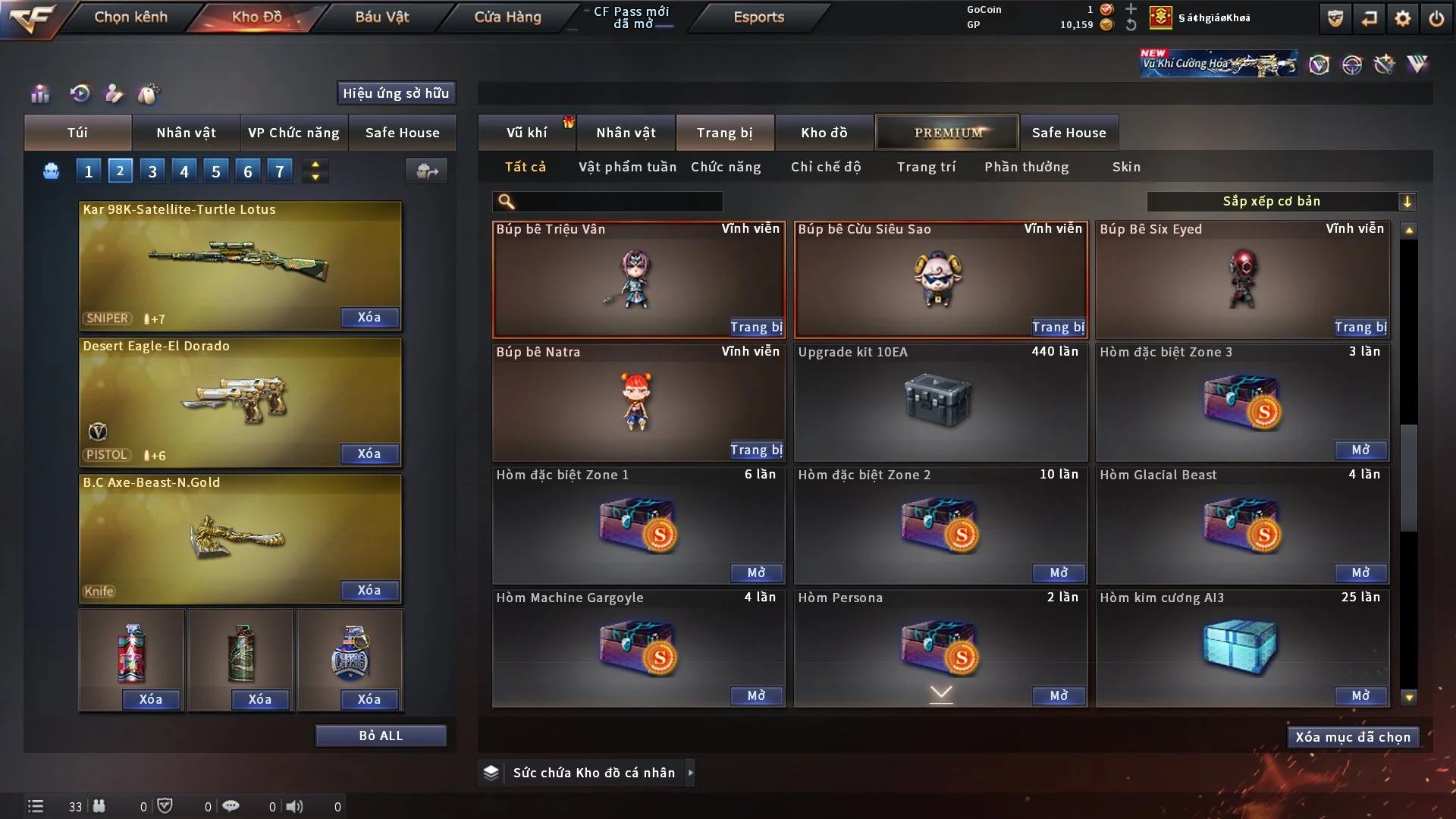Show the Vật phẩm tuần filter
This screenshot has height=819, width=1456.
click(627, 167)
